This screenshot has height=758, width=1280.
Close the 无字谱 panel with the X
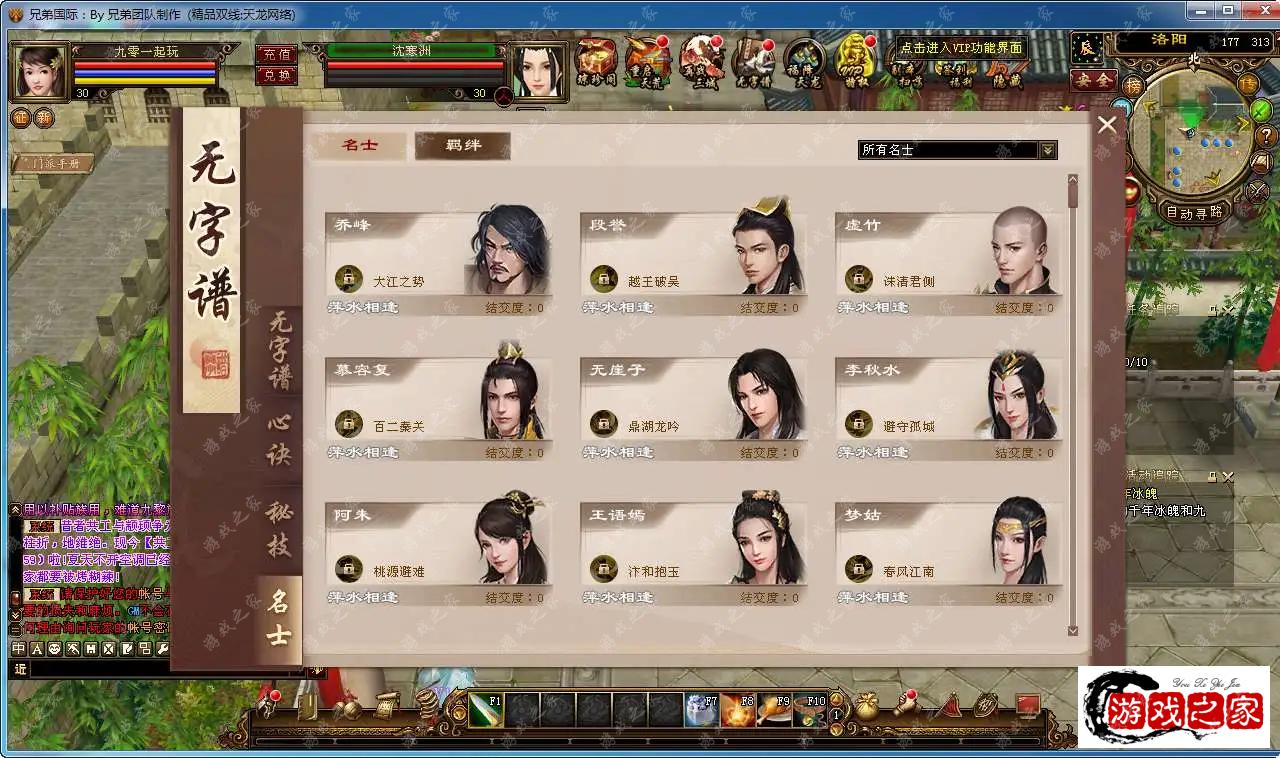click(1107, 125)
